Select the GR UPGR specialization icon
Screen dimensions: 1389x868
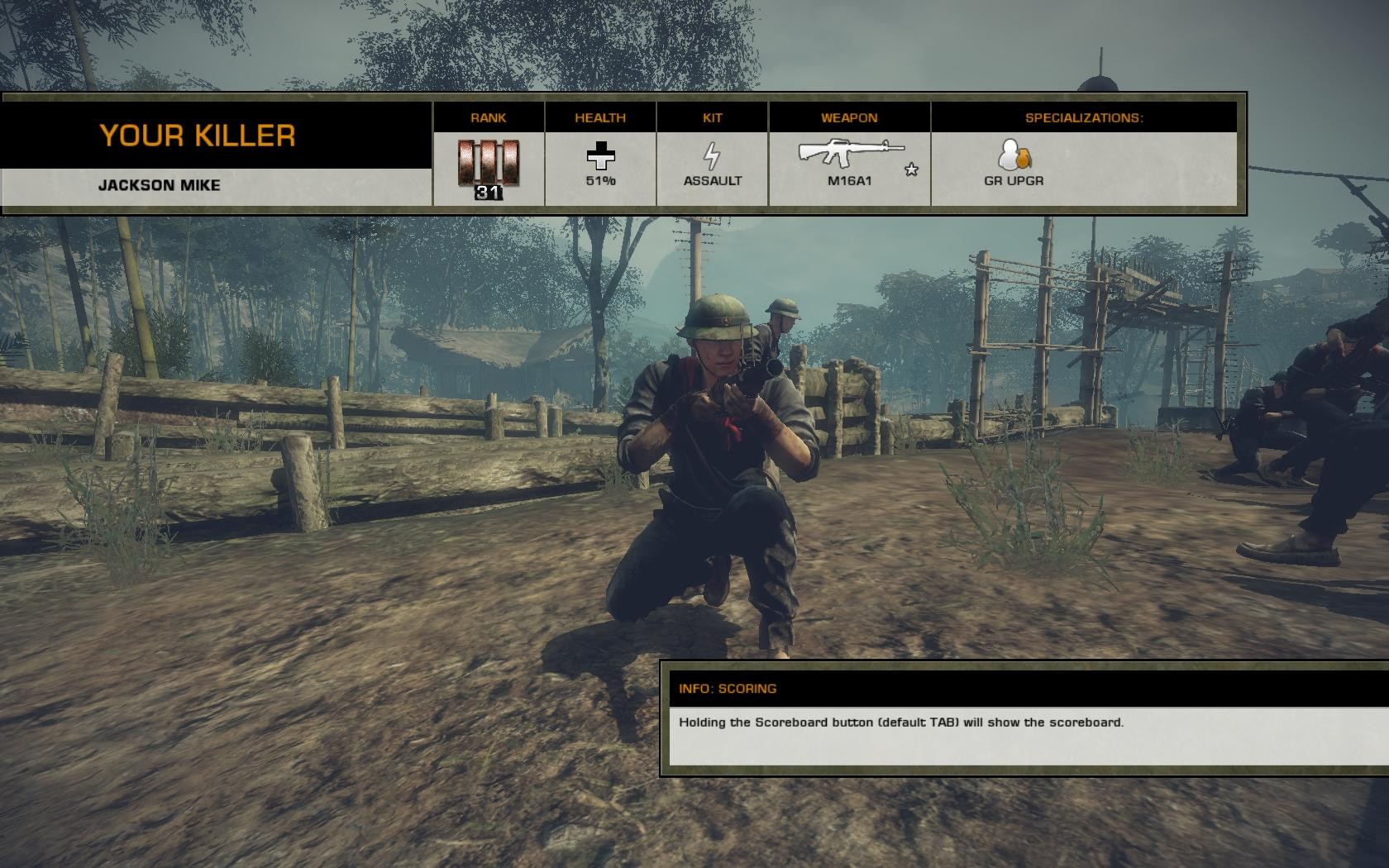1014,155
